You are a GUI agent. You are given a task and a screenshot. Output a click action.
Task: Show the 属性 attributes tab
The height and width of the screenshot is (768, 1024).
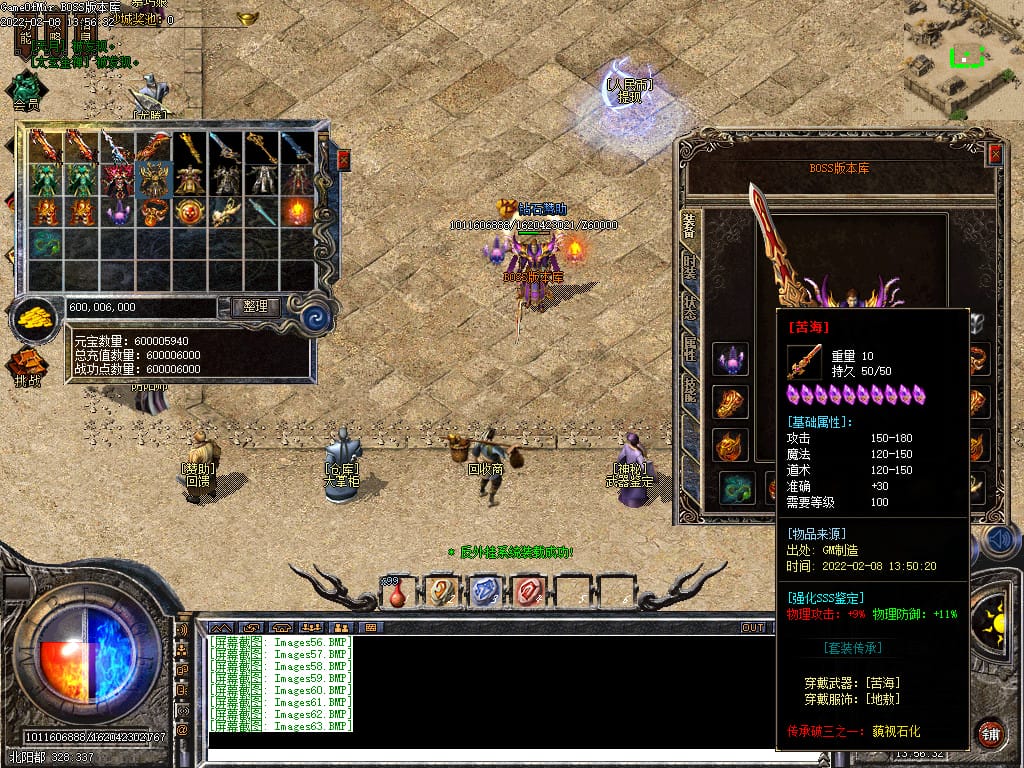pos(690,349)
